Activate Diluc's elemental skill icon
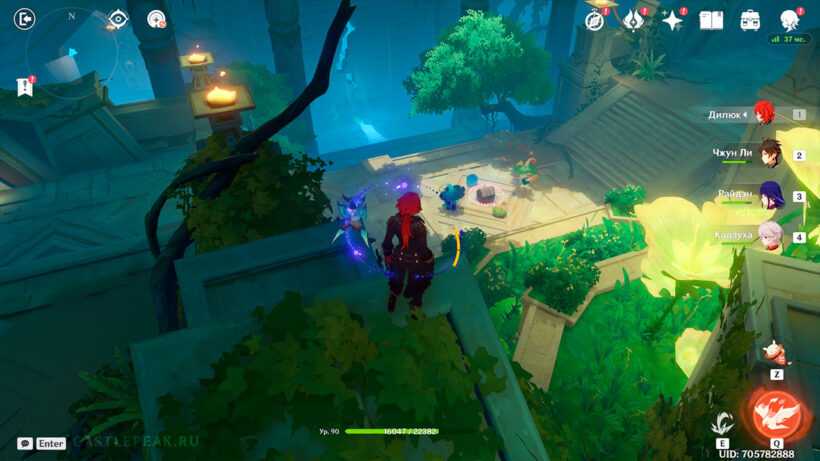 pyautogui.click(x=722, y=422)
